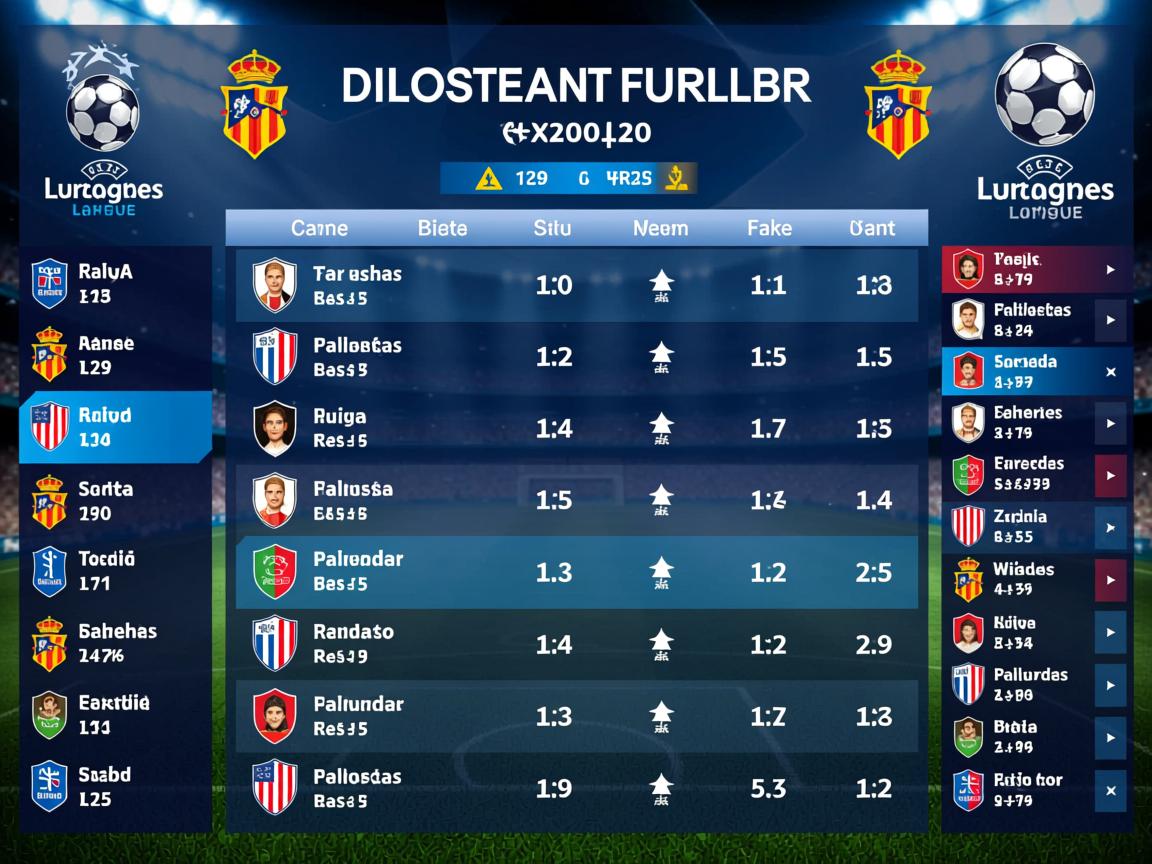Image resolution: width=1152 pixels, height=864 pixels.
Task: Open the Ruiga player row
Action: [576, 429]
